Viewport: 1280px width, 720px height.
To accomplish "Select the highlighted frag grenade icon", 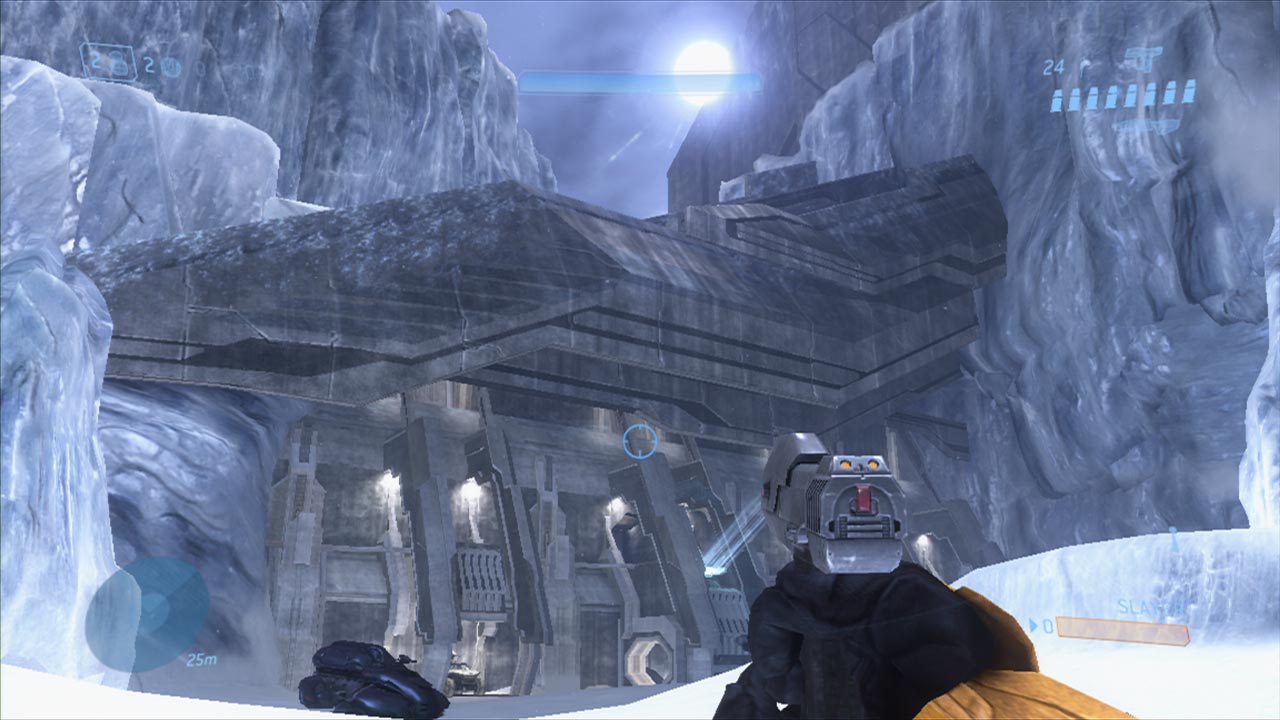I will (x=118, y=66).
